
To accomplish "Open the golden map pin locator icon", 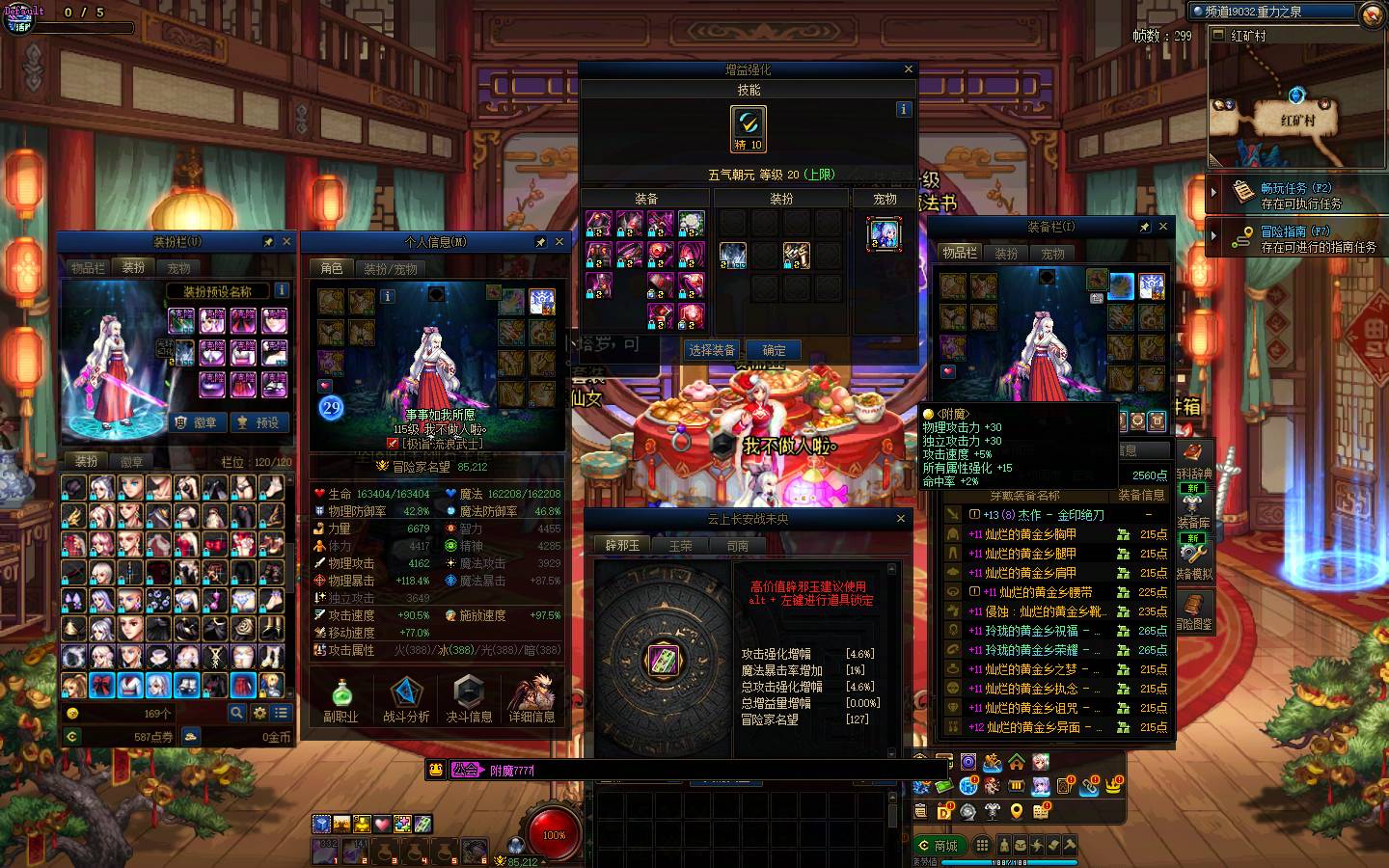I will tap(1016, 813).
